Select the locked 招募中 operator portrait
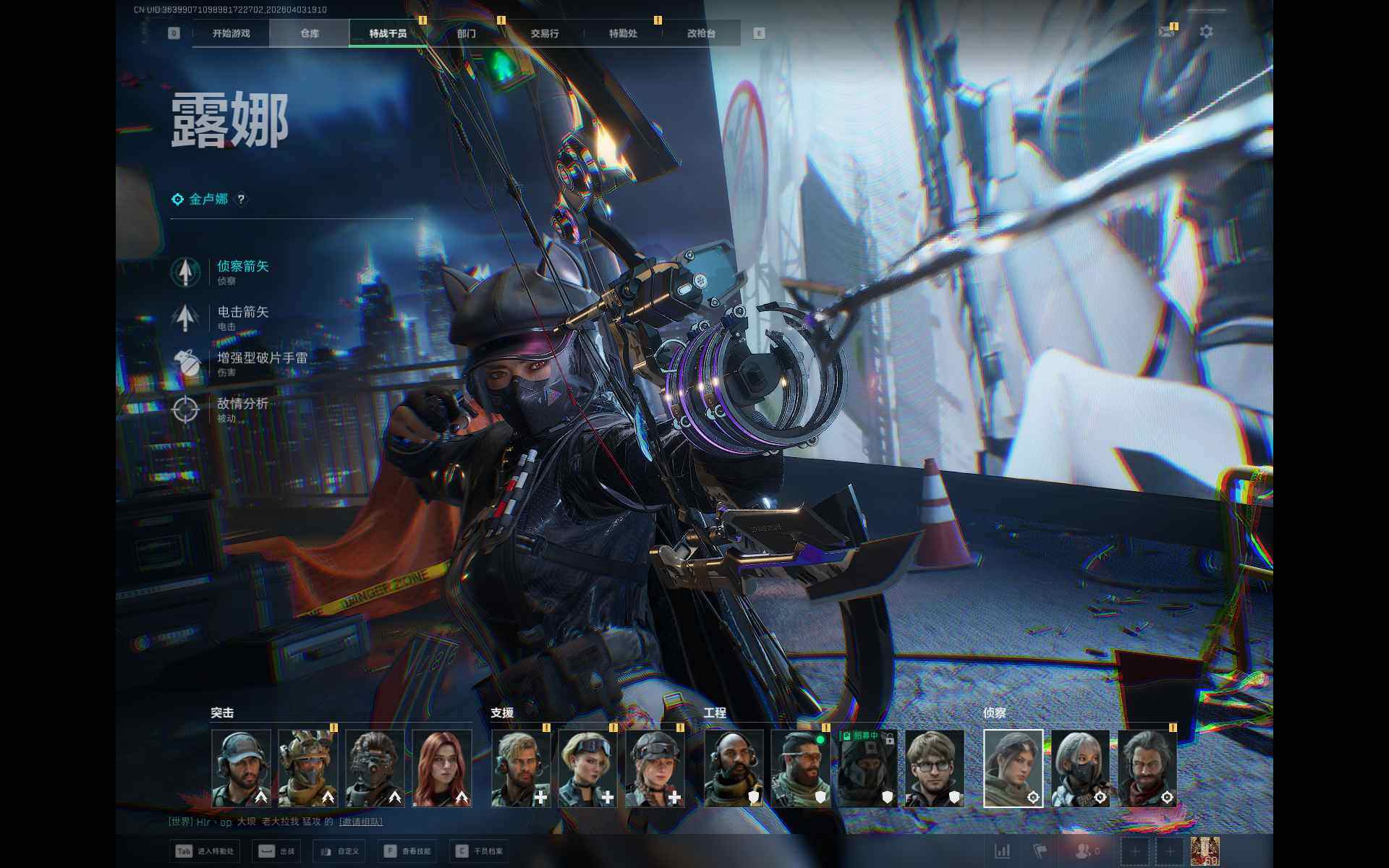The width and height of the screenshot is (1389, 868). click(867, 767)
